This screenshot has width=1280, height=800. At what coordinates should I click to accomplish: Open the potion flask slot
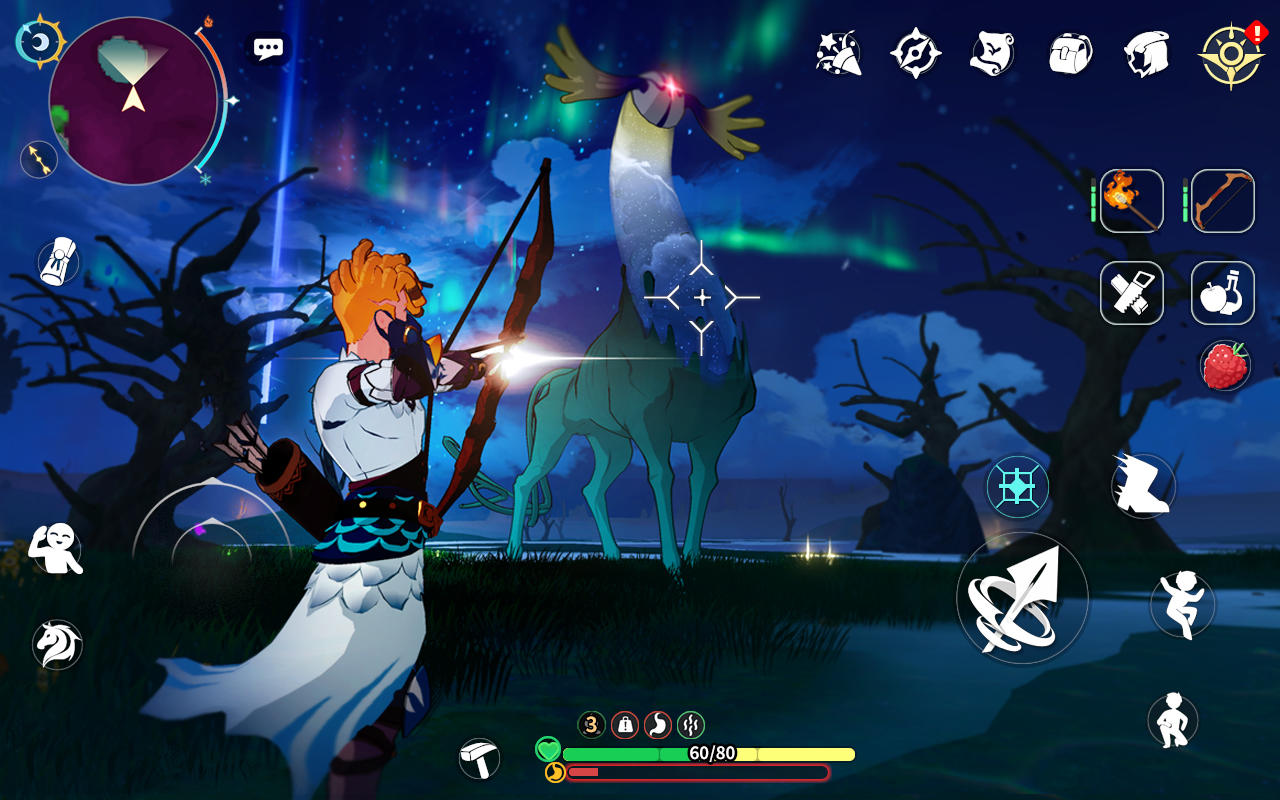(x=1222, y=294)
